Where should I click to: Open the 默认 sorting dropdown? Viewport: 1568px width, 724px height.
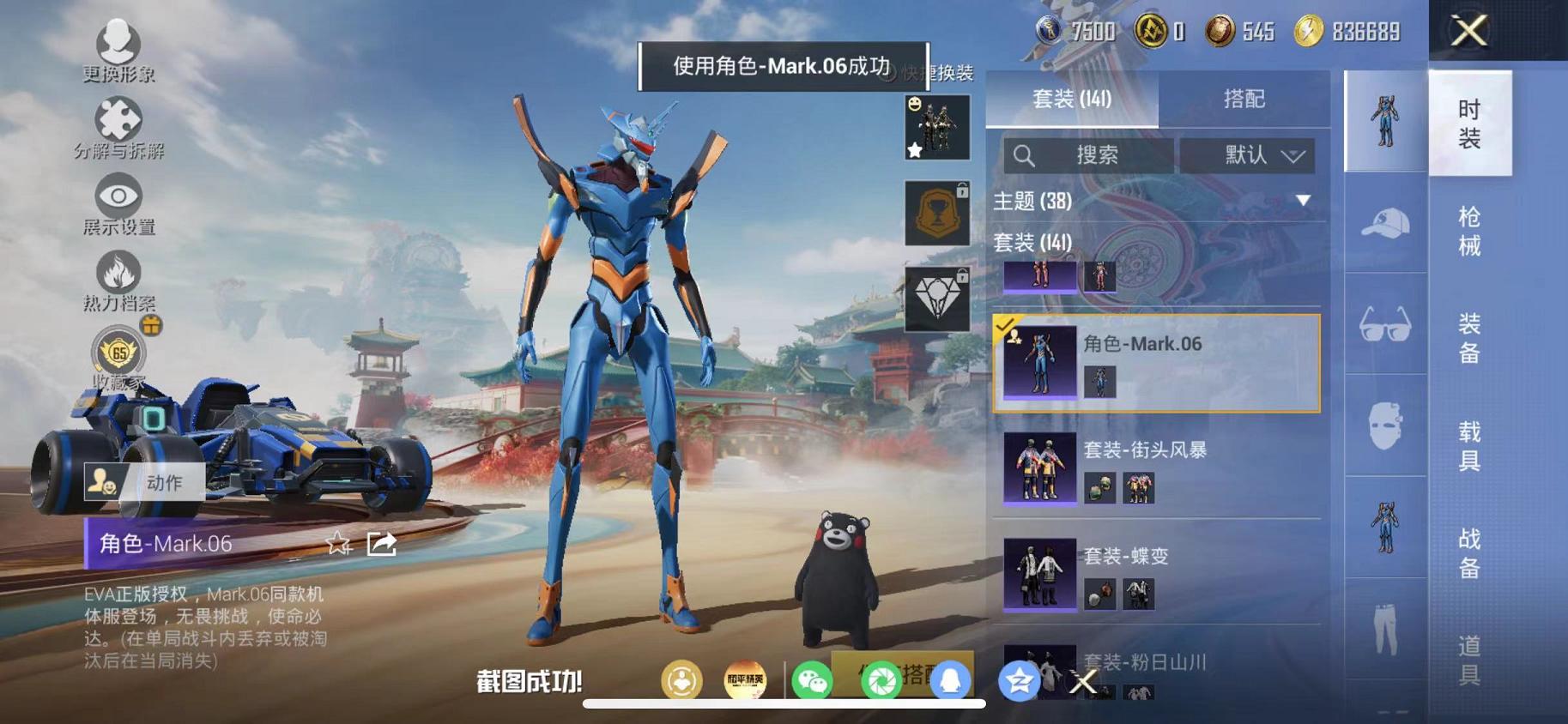pyautogui.click(x=1248, y=155)
